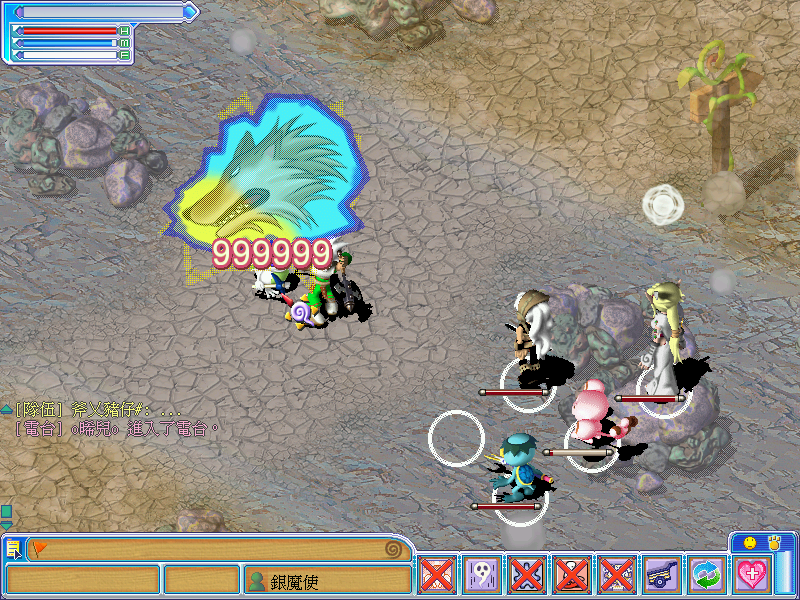Click the blue arrow on top status bar
Image resolution: width=800 pixels, height=600 pixels.
click(192, 11)
